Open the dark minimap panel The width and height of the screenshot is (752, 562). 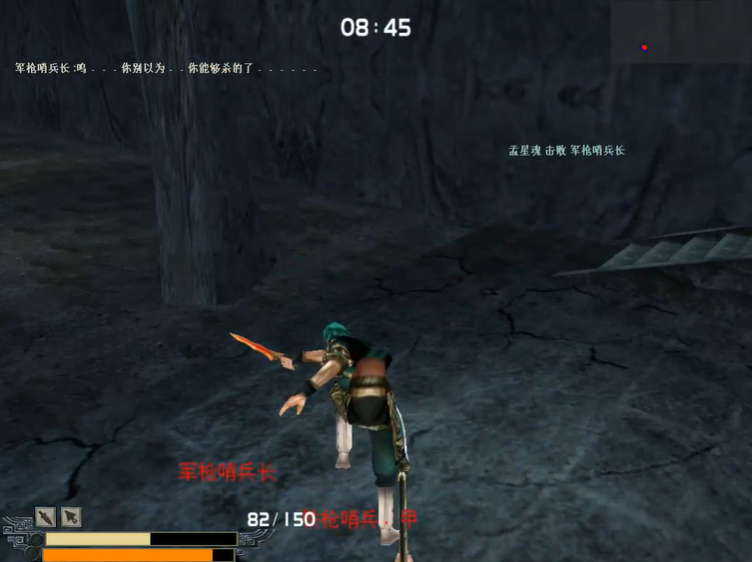tap(680, 33)
